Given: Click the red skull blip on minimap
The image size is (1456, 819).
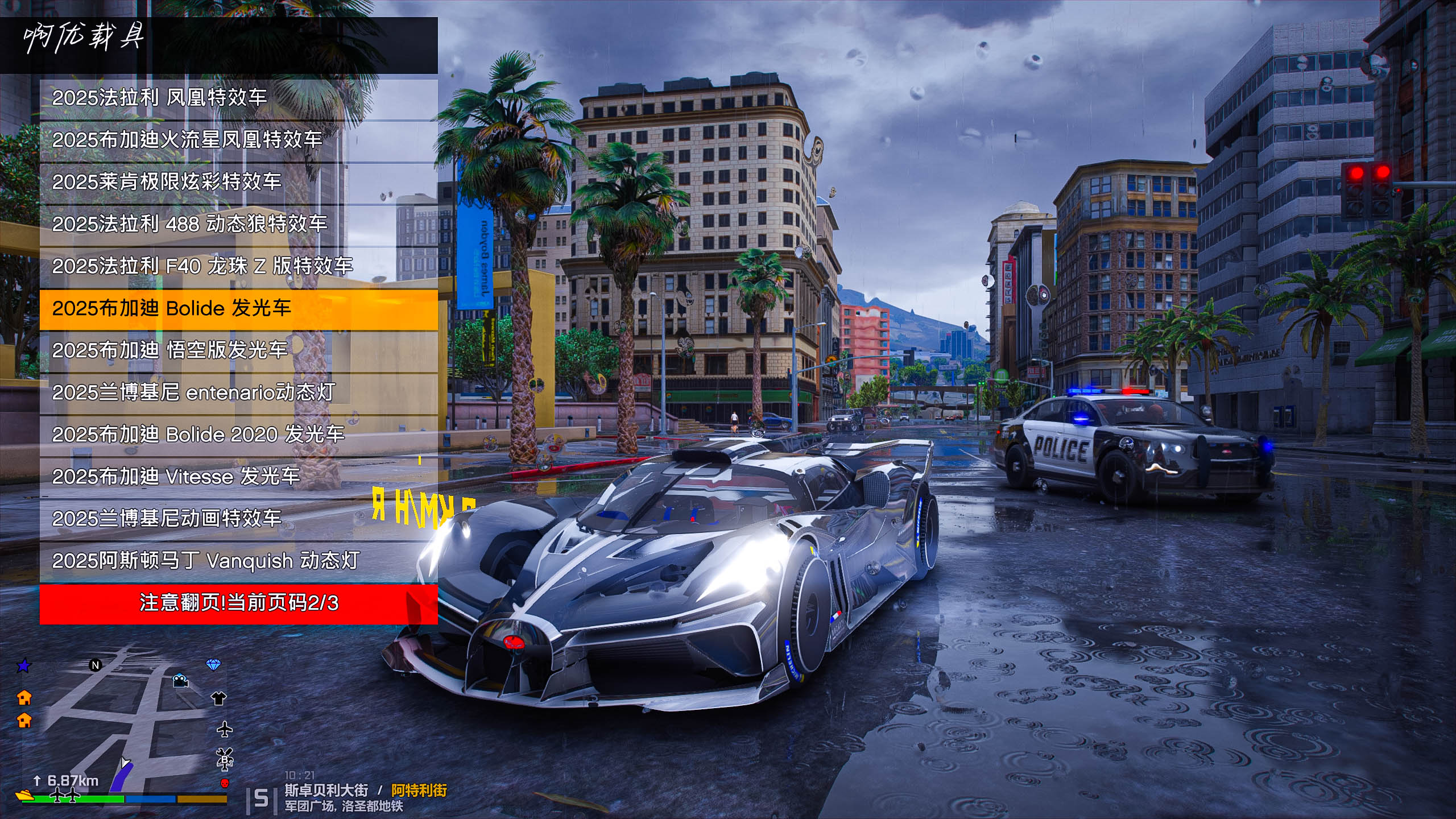Looking at the screenshot, I should click(225, 784).
